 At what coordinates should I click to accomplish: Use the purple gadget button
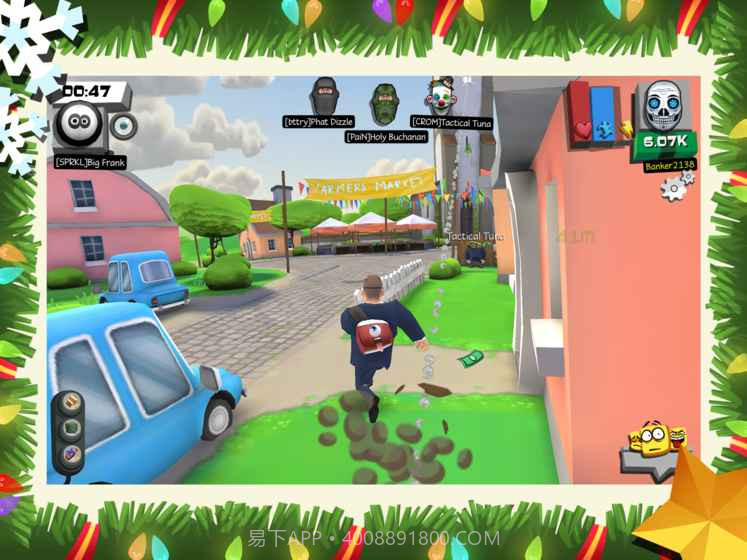tap(71, 455)
